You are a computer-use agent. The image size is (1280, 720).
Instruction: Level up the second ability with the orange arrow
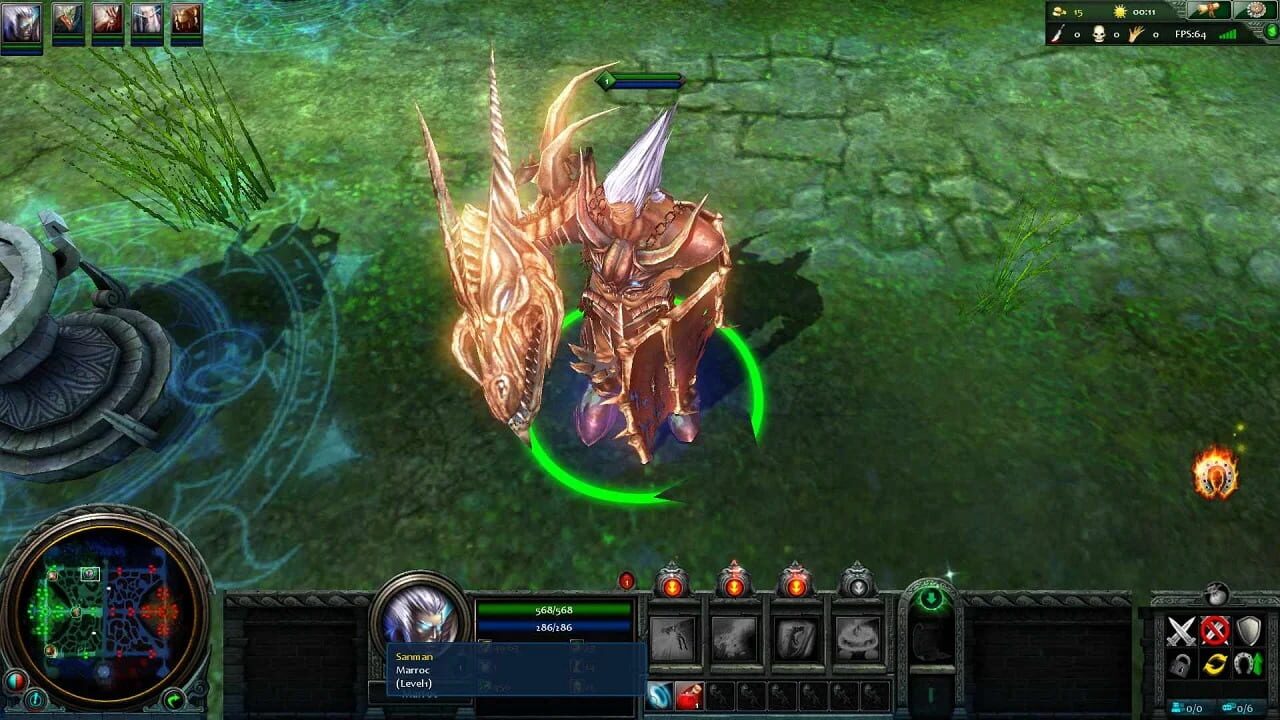(734, 586)
